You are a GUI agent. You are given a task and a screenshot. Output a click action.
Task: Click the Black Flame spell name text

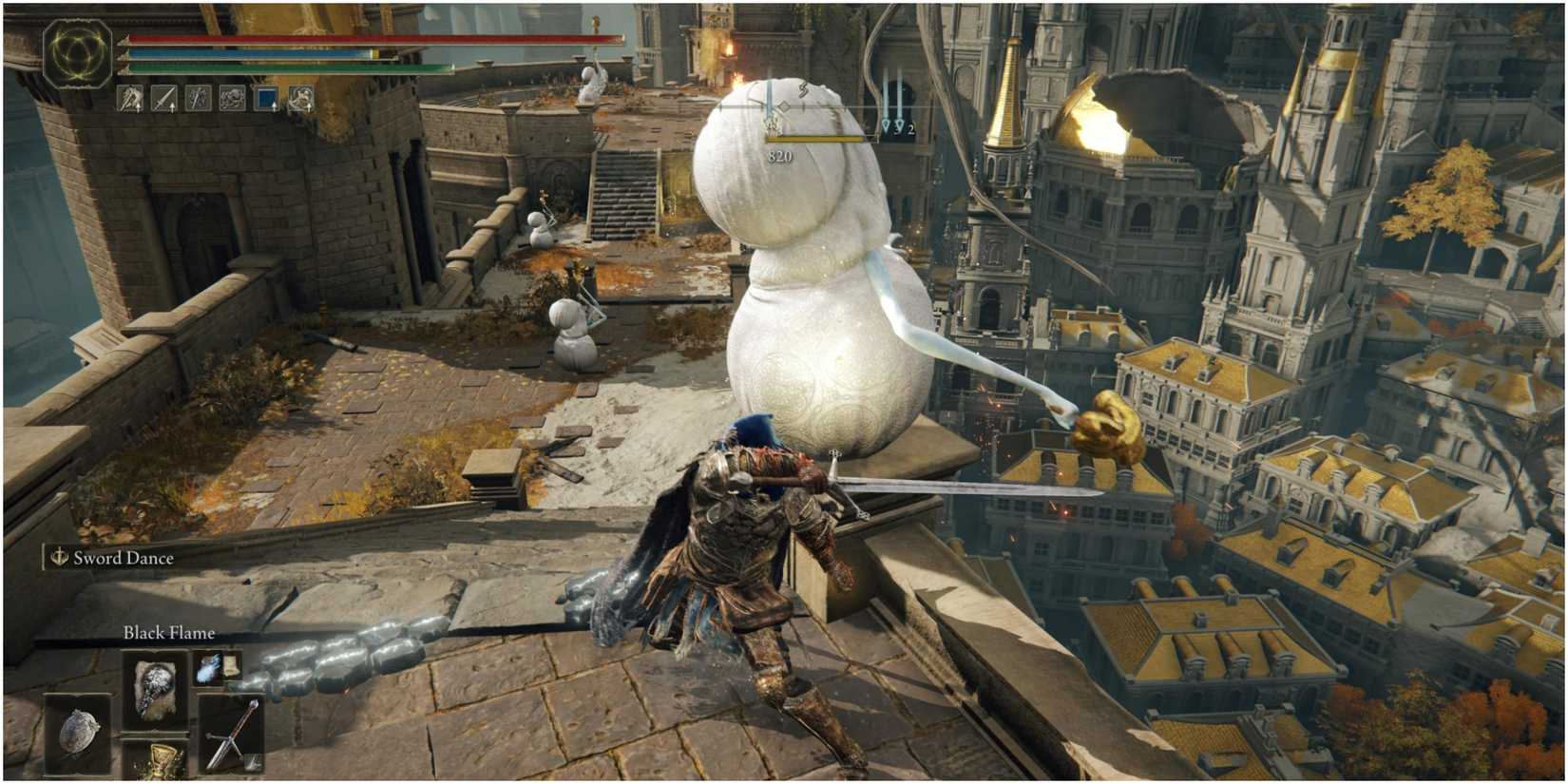pos(169,631)
